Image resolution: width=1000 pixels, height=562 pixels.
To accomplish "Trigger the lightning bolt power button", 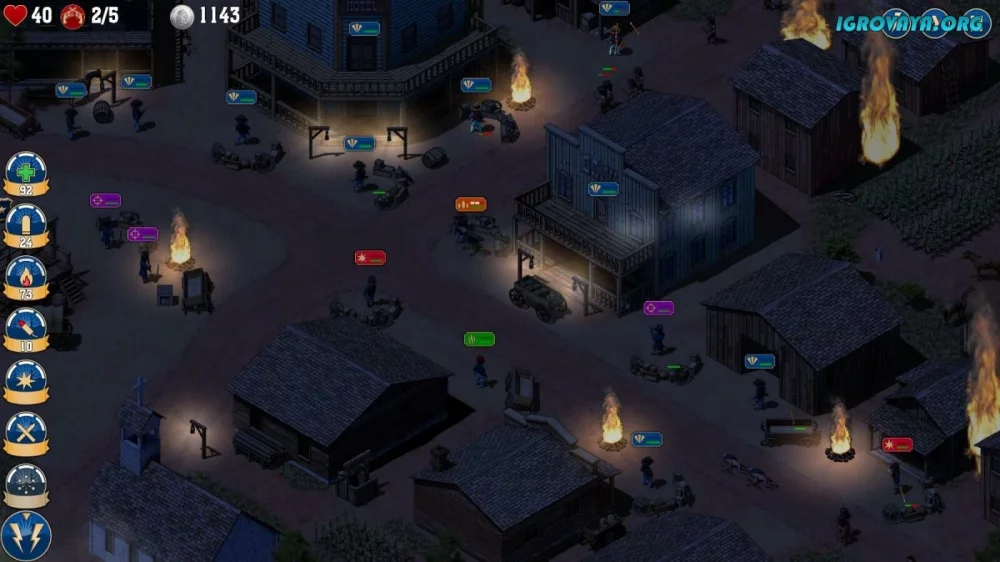I will 26,535.
